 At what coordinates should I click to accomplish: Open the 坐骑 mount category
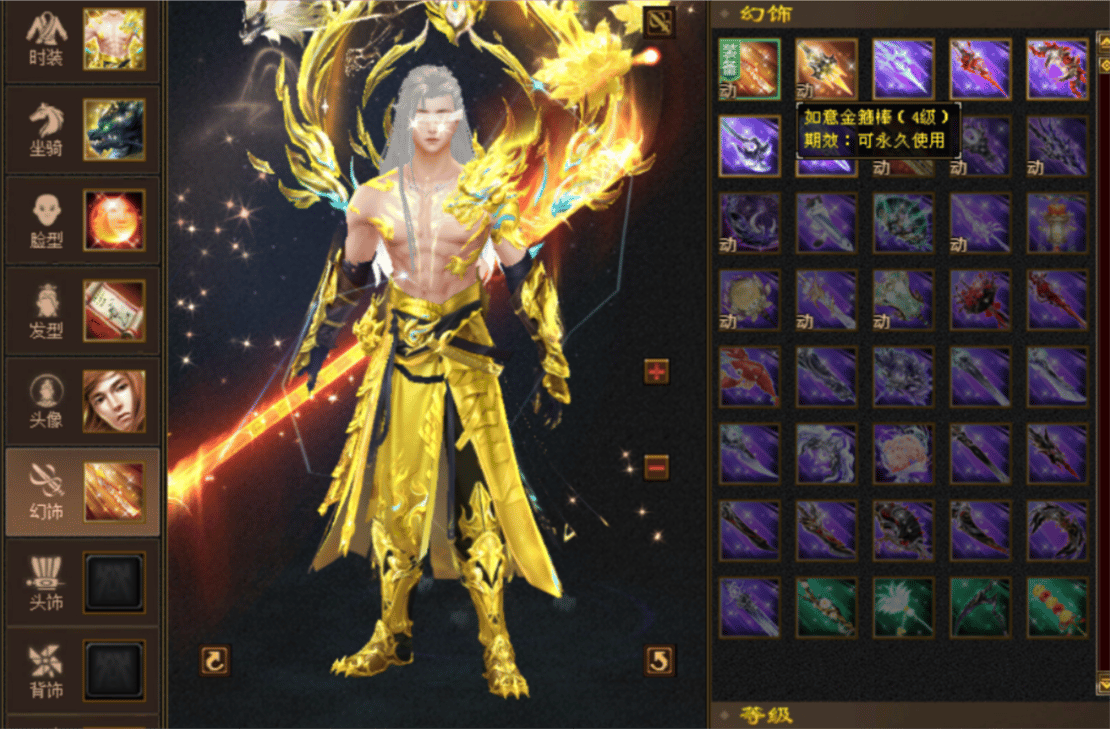pos(82,130)
